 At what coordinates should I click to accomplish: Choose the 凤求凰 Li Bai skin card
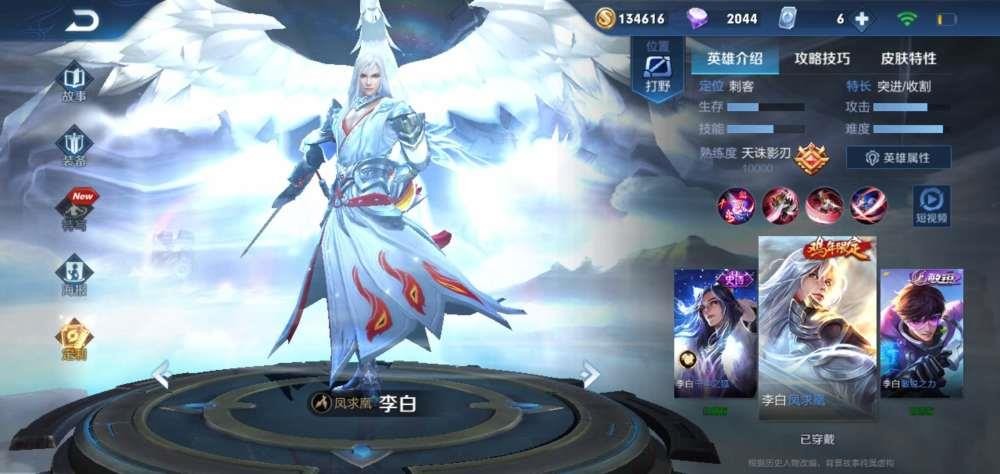[817, 327]
